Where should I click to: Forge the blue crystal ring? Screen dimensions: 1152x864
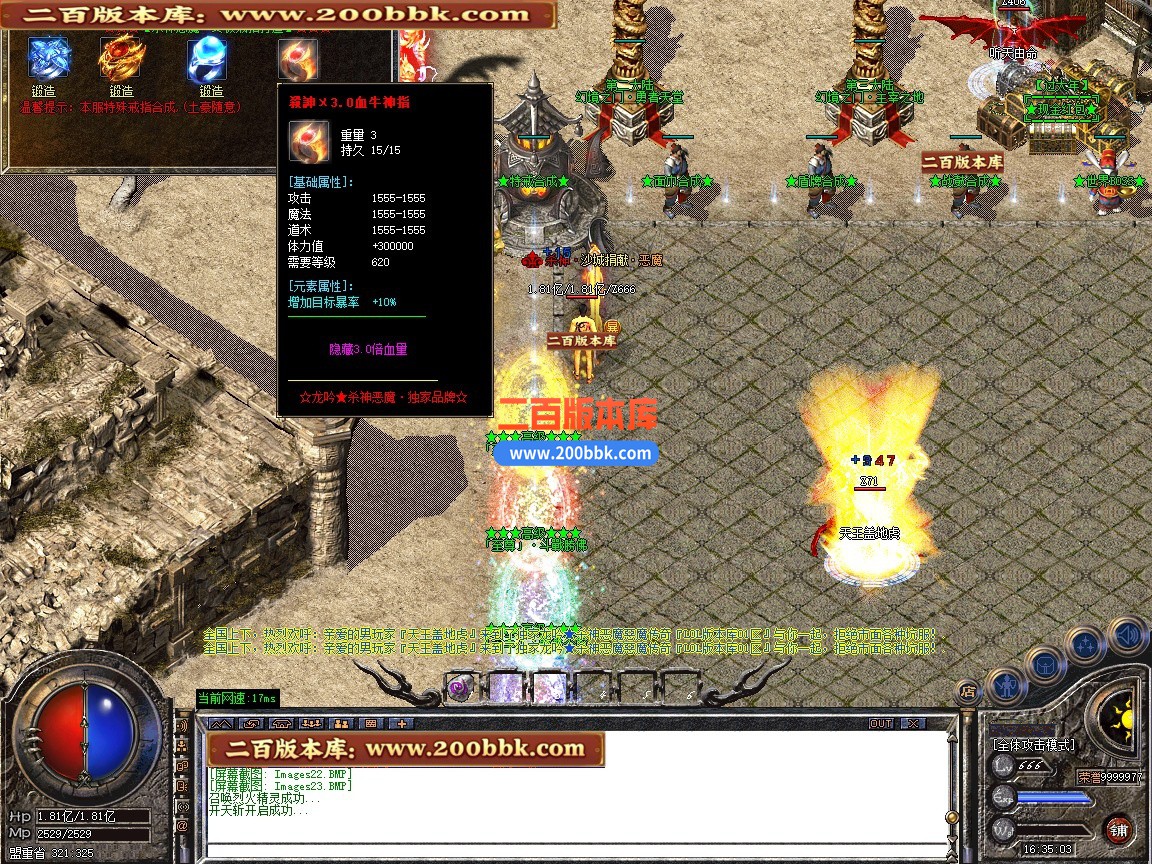(x=43, y=91)
